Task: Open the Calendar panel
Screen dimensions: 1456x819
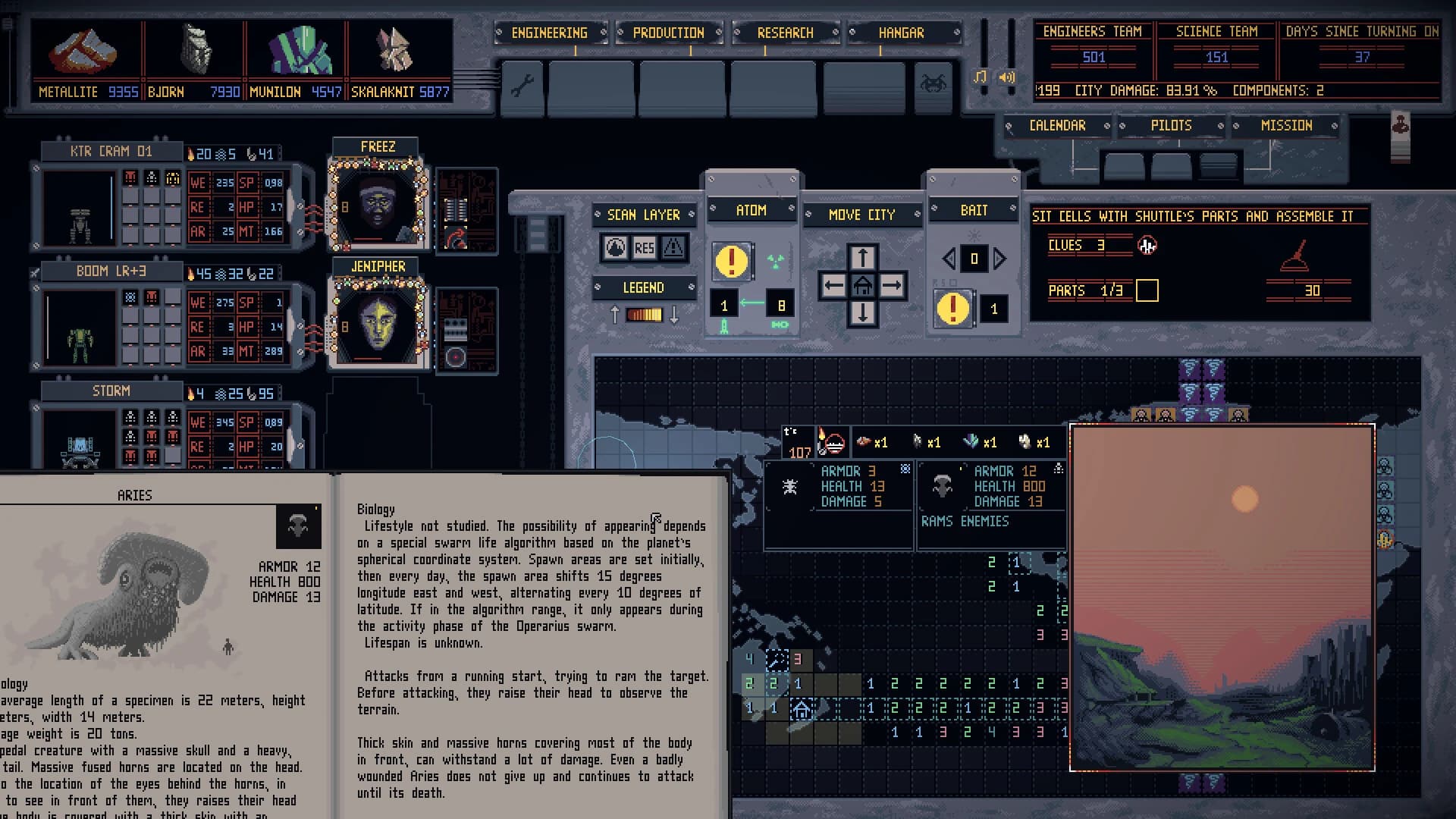Action: [1057, 125]
